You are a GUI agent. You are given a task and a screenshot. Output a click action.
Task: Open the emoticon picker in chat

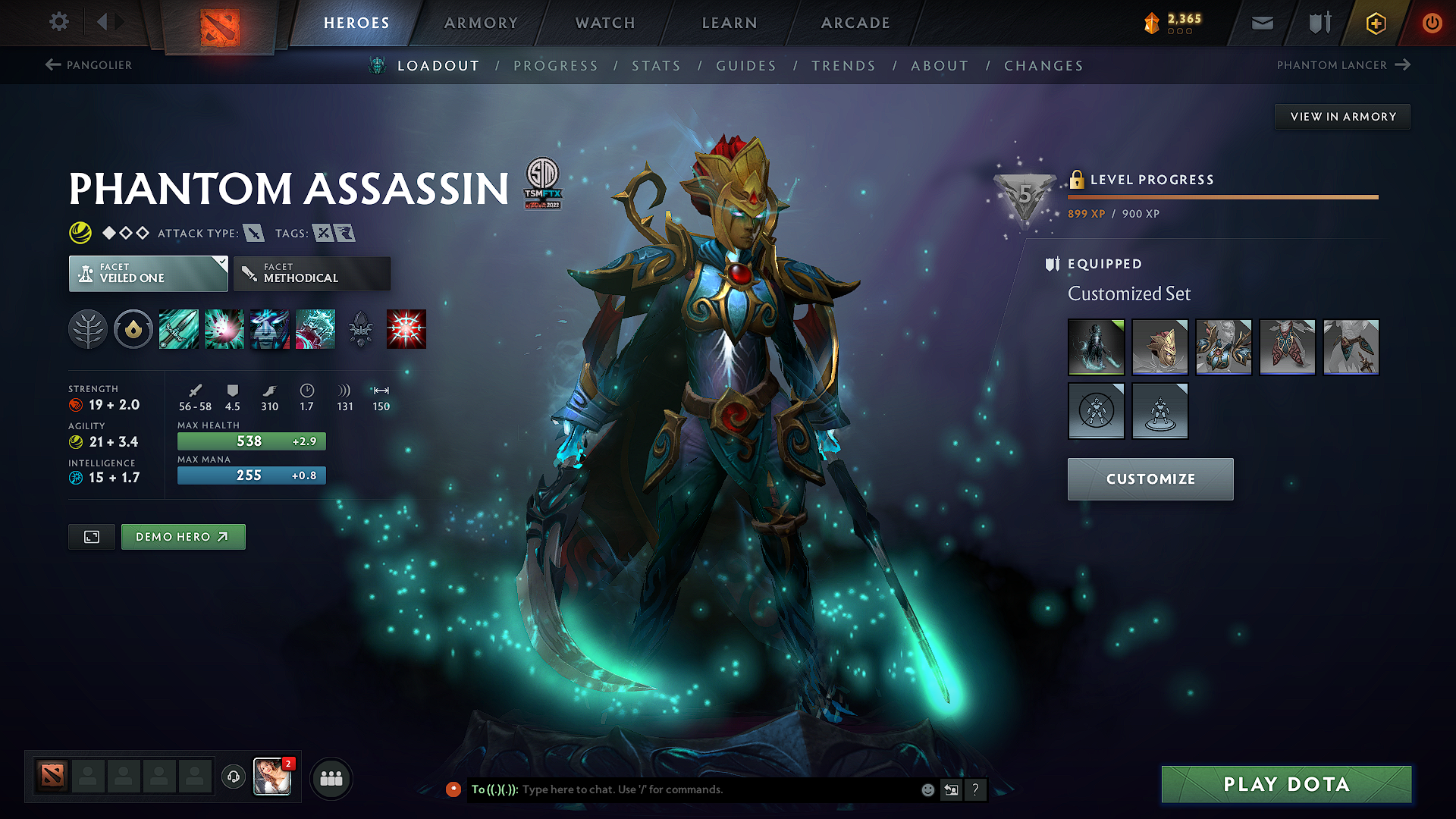click(927, 789)
